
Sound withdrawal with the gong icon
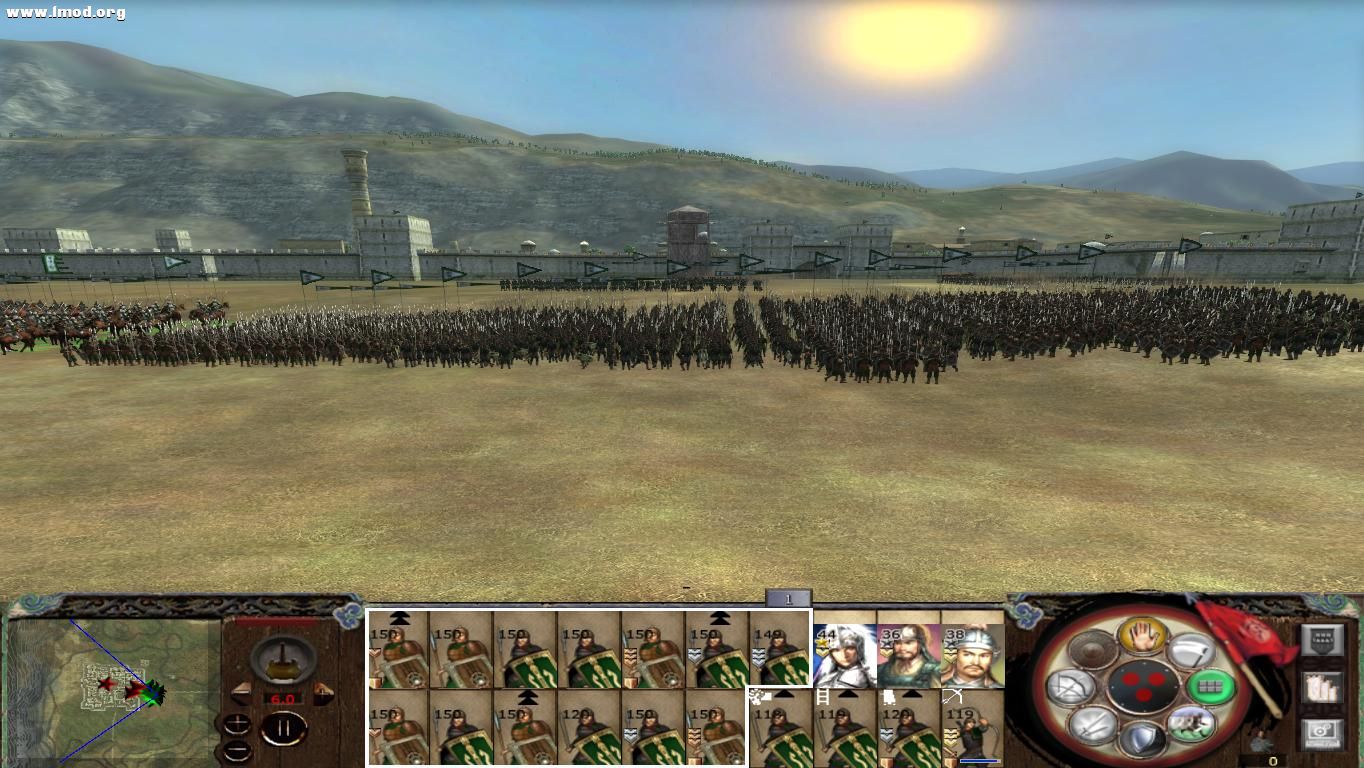click(1091, 649)
